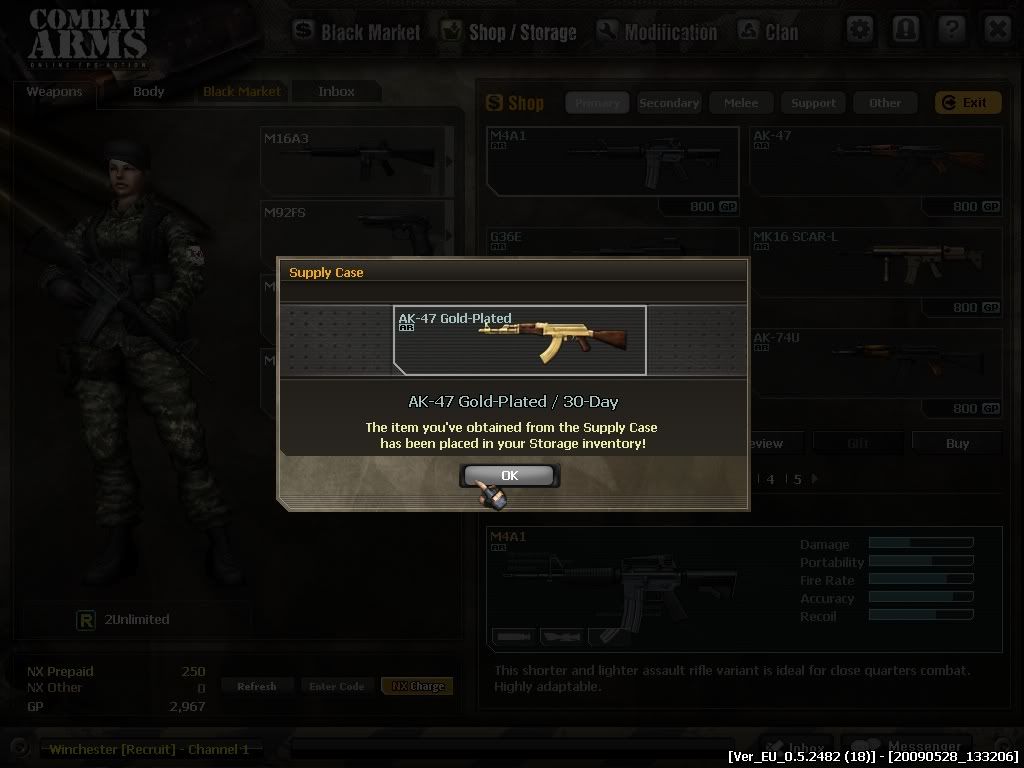Confirm the Supply Case dialog with OK
Viewport: 1024px width, 768px height.
tap(510, 475)
